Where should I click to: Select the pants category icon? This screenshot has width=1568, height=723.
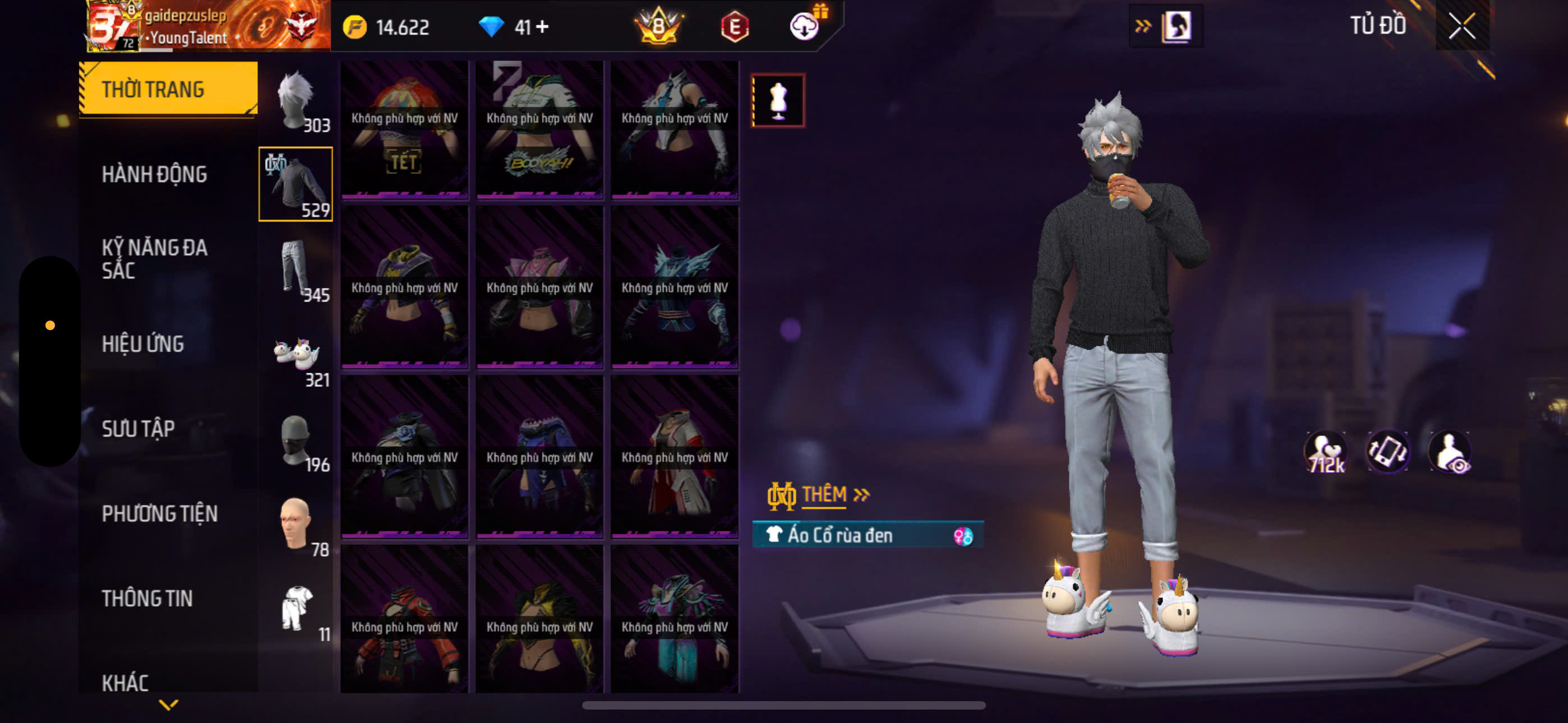coord(297,270)
